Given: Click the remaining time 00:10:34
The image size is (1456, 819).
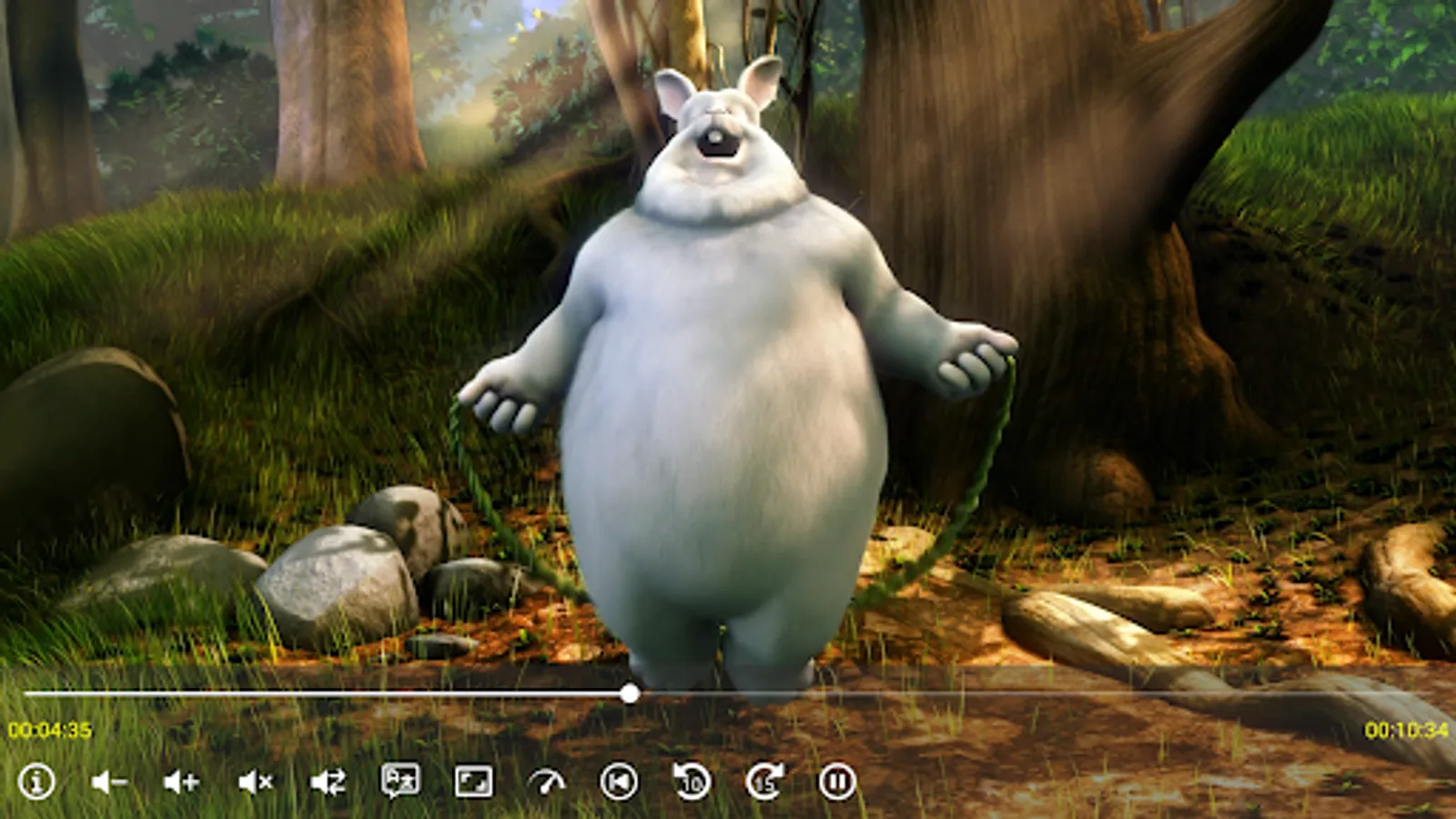Looking at the screenshot, I should click(1405, 727).
